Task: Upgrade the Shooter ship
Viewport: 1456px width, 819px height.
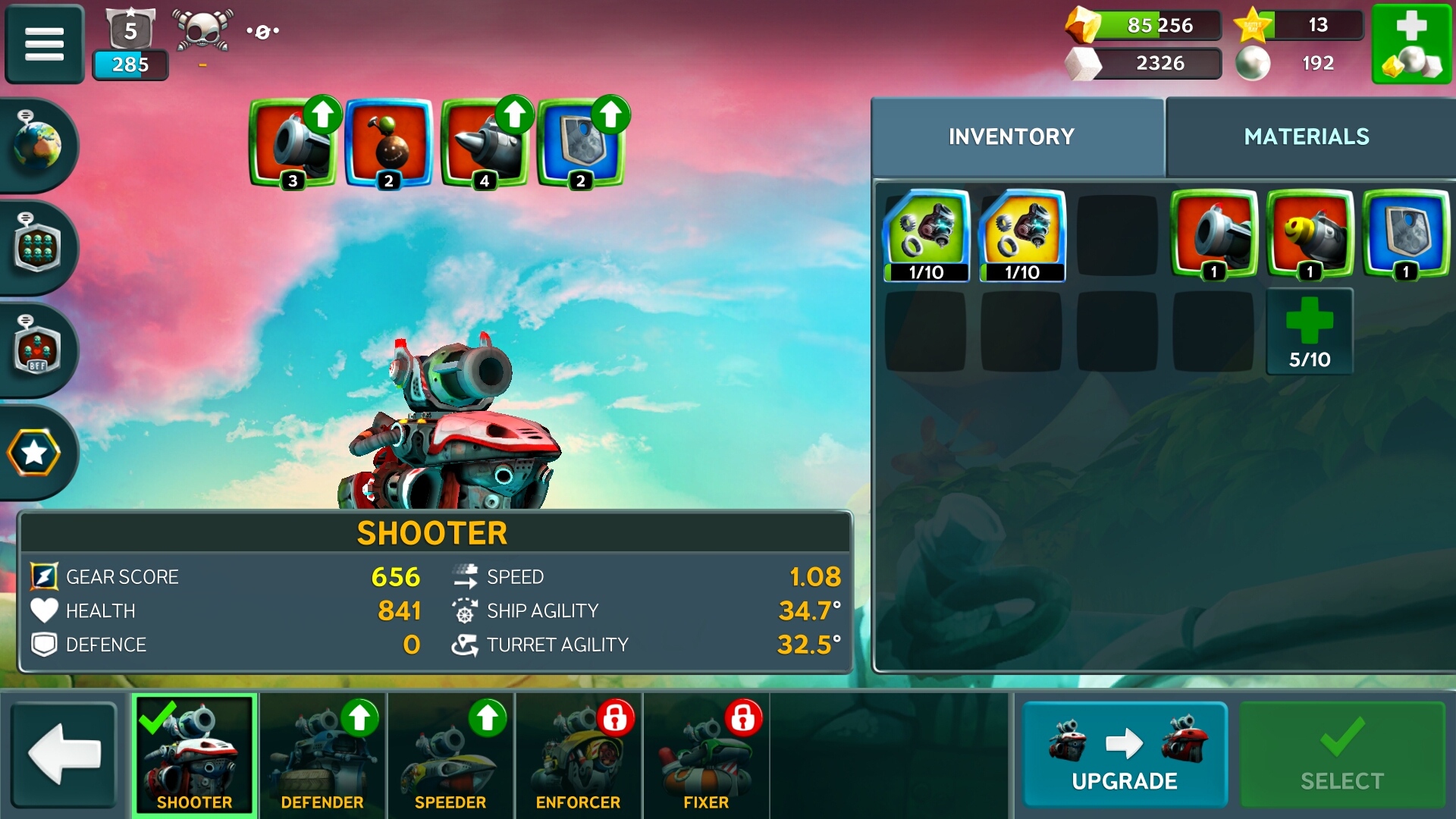Action: click(x=1124, y=755)
